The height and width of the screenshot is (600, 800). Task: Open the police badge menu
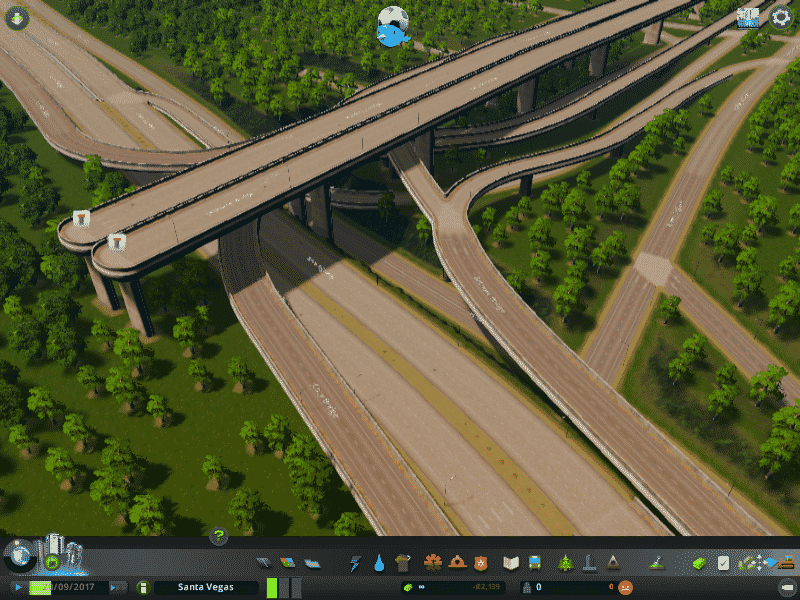480,563
